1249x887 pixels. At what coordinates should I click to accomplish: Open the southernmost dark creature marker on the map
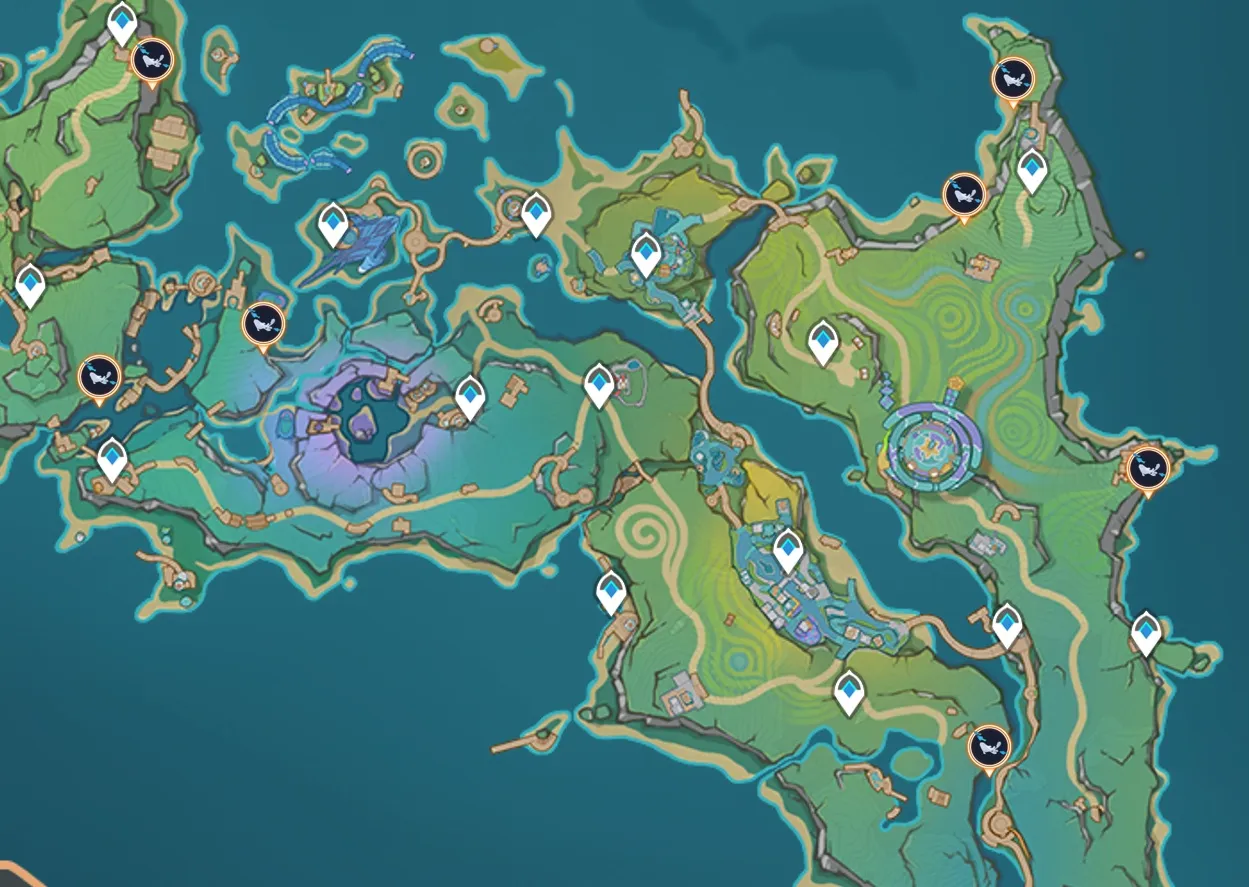coord(989,746)
